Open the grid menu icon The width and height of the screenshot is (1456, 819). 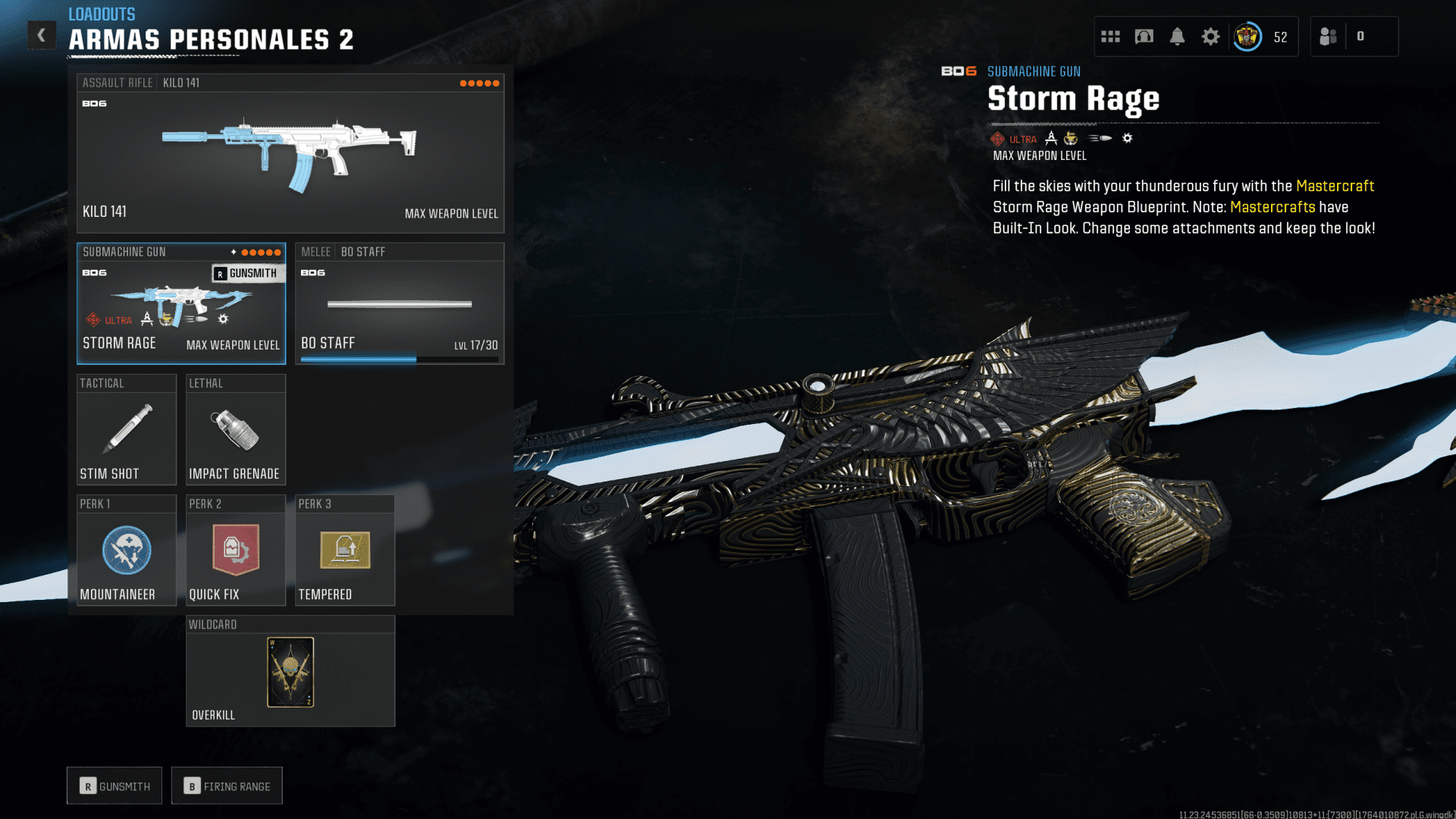[1110, 36]
